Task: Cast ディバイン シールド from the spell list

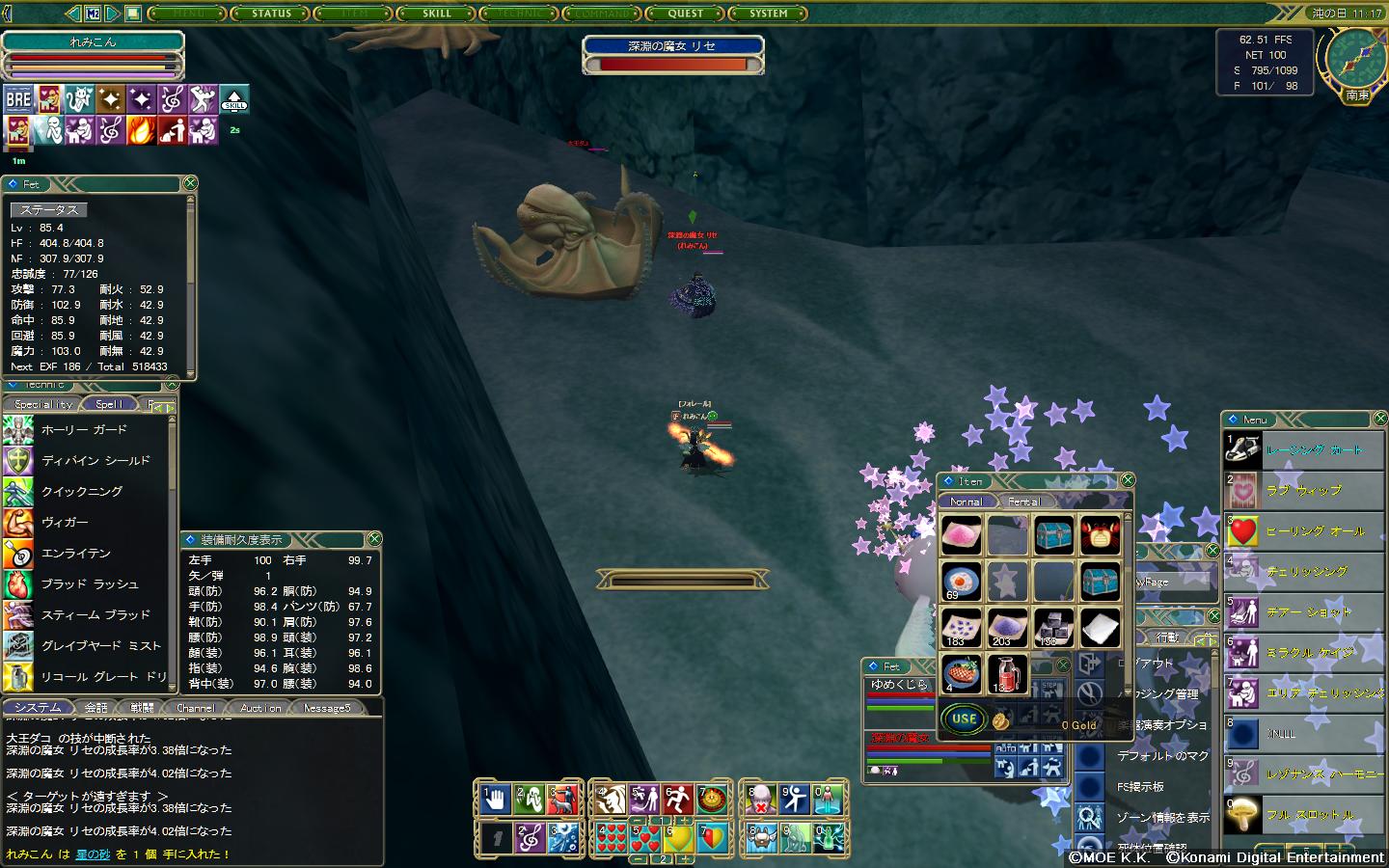Action: [x=95, y=461]
